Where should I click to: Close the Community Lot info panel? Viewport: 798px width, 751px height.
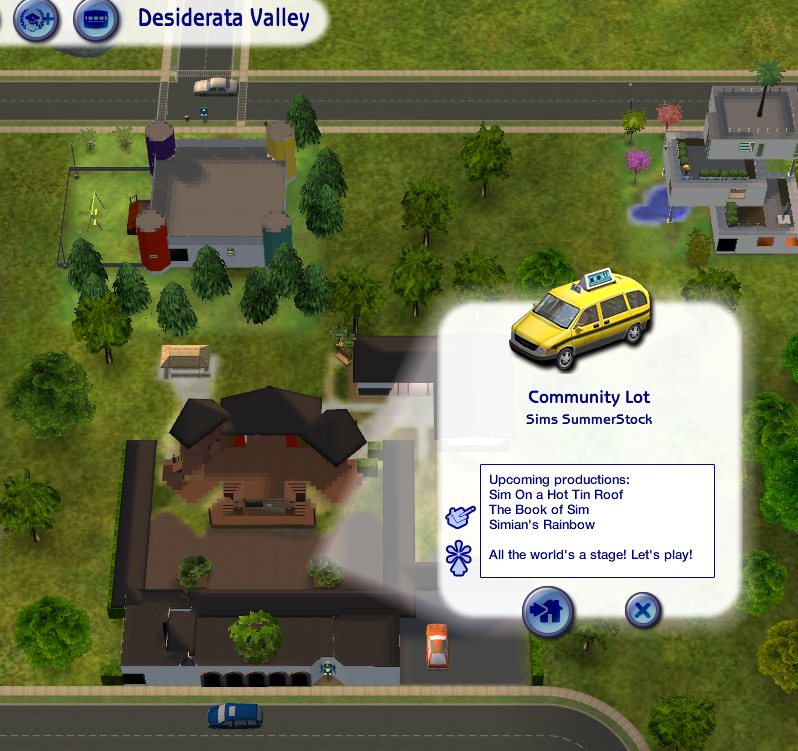tap(643, 609)
